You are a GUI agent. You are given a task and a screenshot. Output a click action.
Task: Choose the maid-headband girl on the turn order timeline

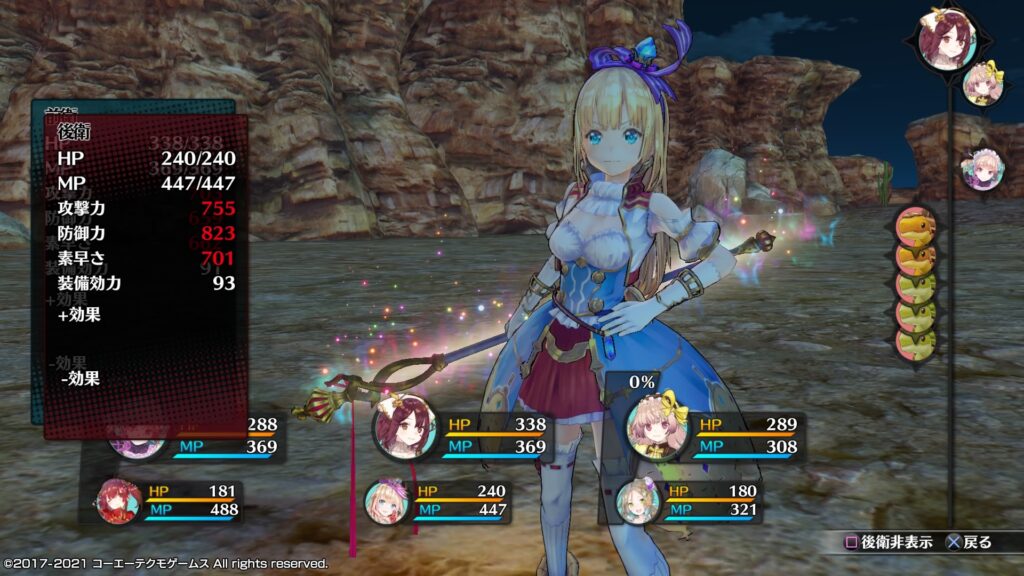[x=977, y=168]
